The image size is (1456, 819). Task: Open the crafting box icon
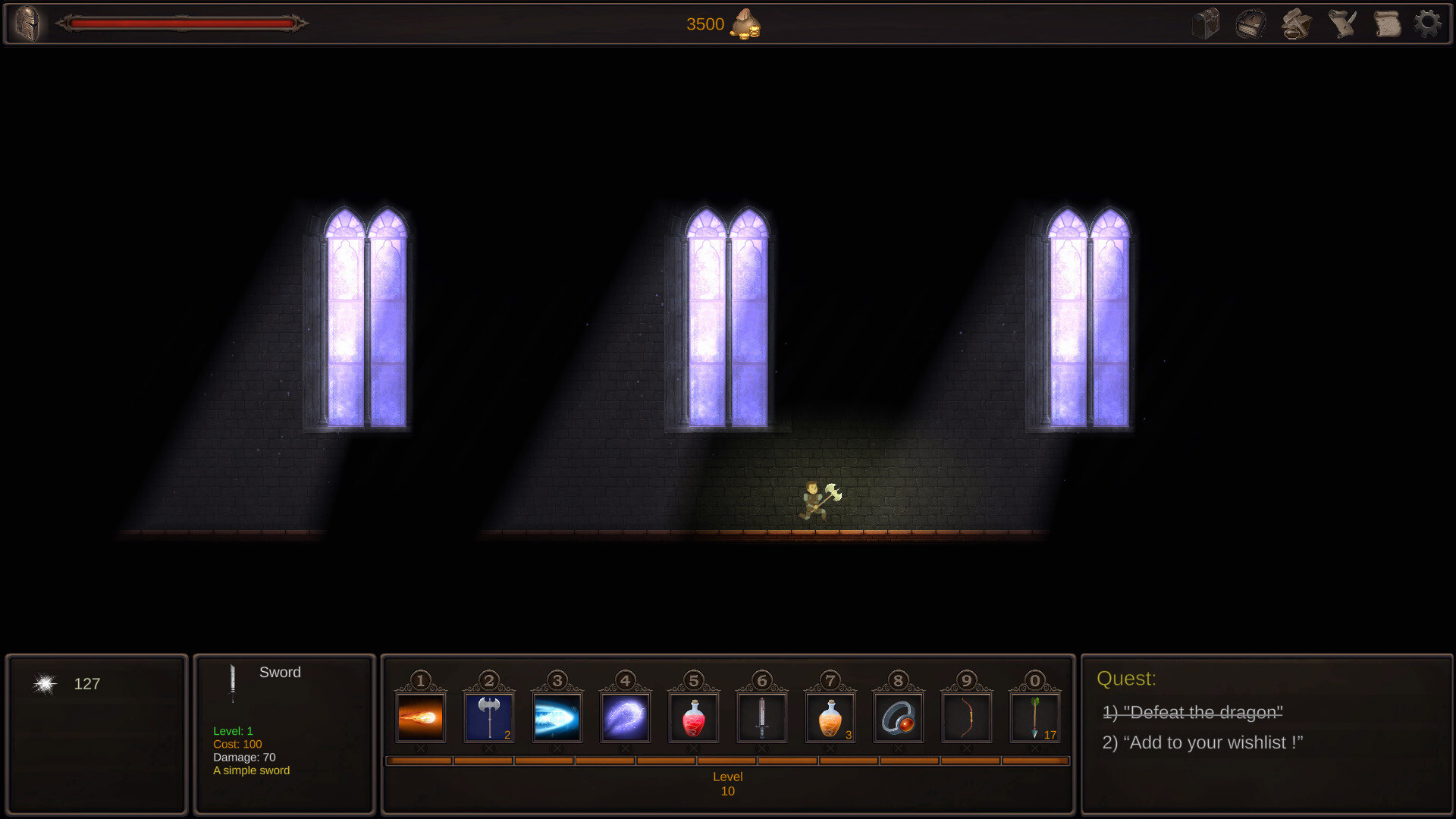(x=1251, y=24)
